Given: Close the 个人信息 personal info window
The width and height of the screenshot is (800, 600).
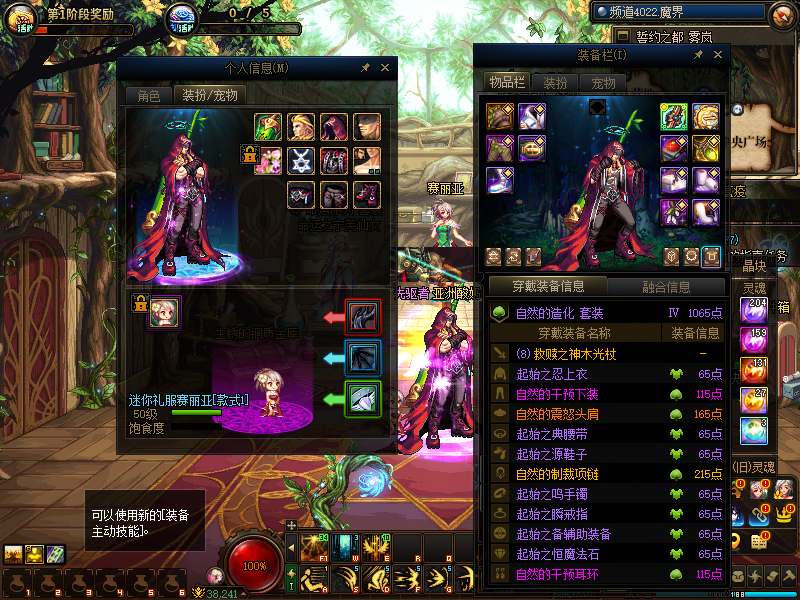Looking at the screenshot, I should click(x=385, y=68).
